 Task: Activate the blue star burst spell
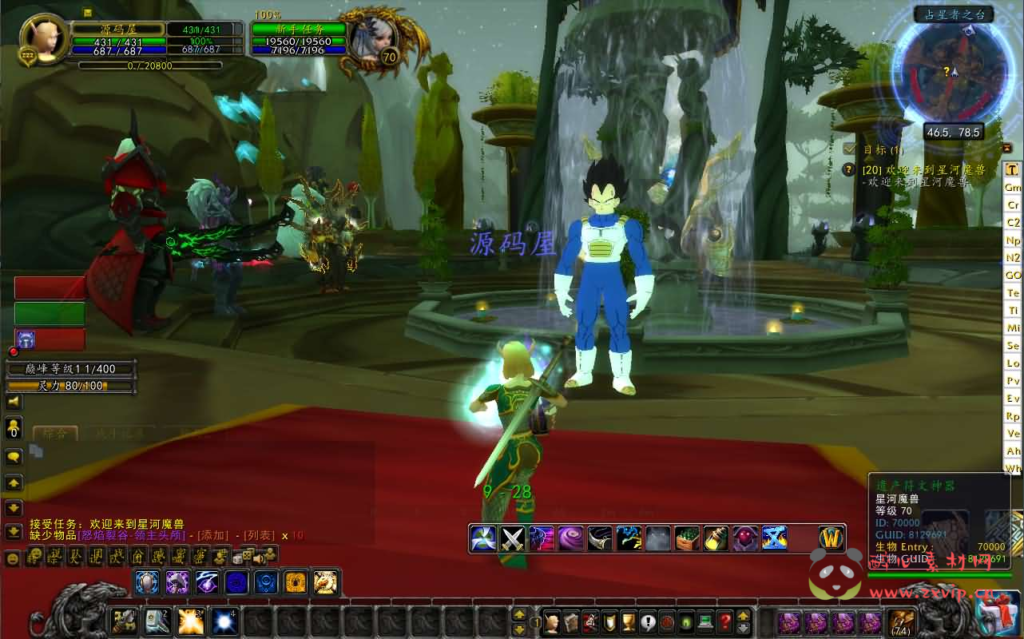224,621
